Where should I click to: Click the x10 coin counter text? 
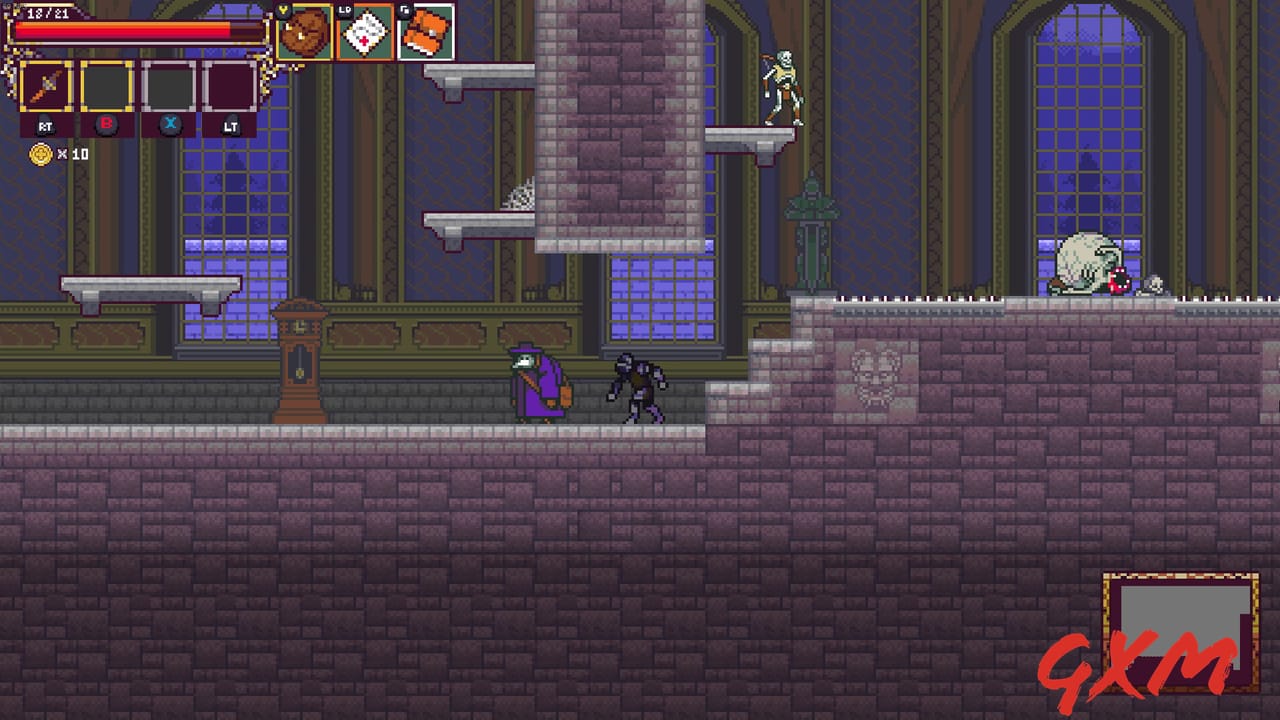tap(72, 153)
